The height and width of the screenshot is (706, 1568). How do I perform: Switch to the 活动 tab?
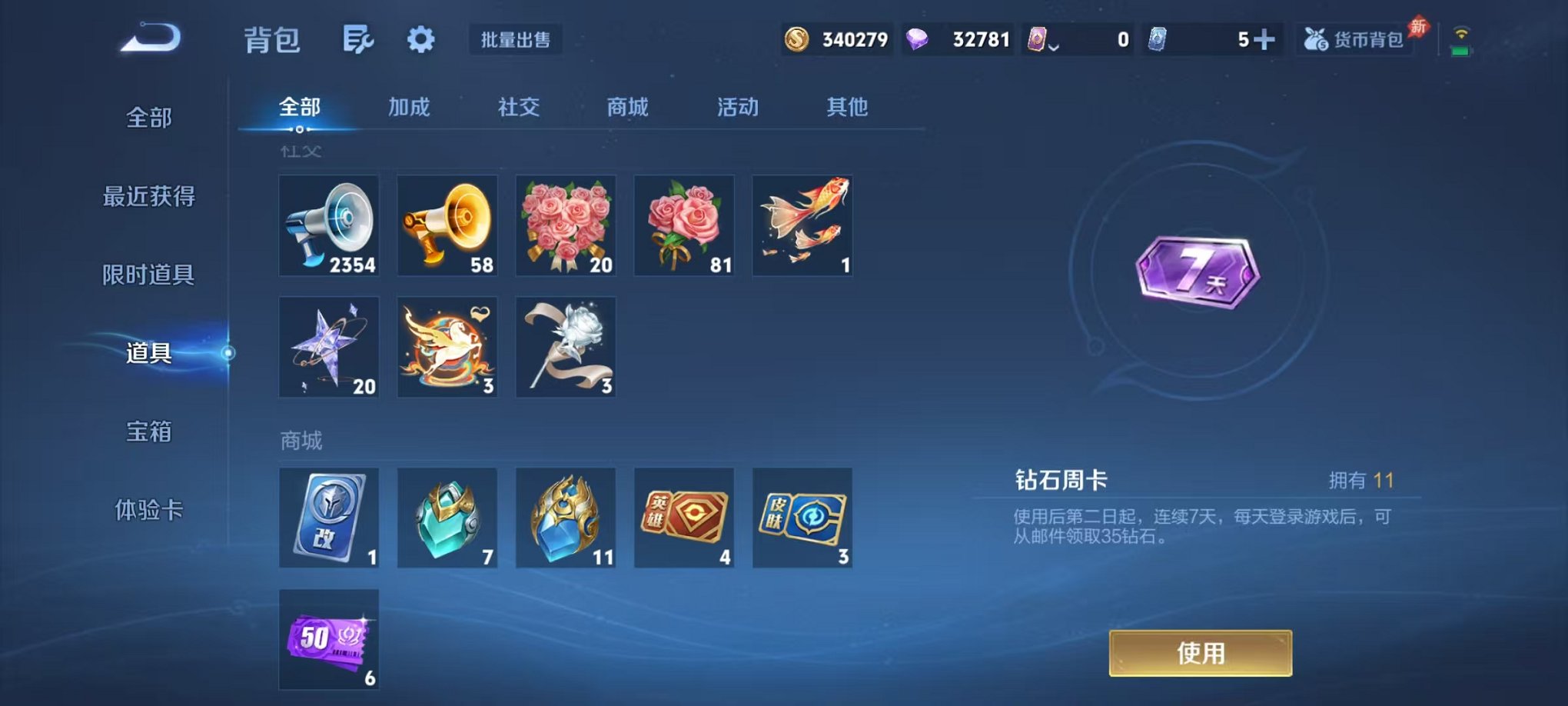tap(736, 107)
